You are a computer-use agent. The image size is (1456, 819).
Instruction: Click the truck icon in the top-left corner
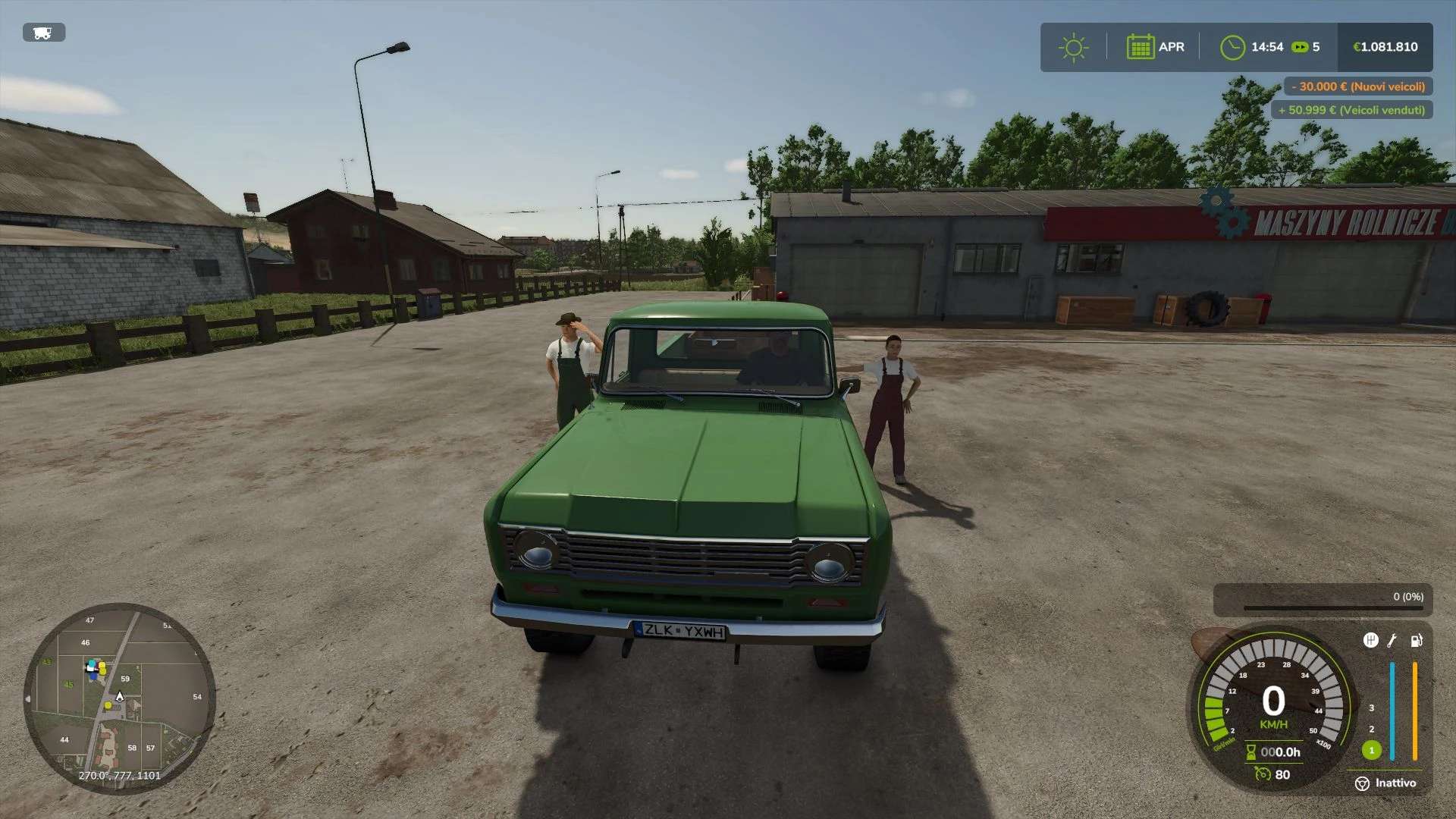[42, 33]
